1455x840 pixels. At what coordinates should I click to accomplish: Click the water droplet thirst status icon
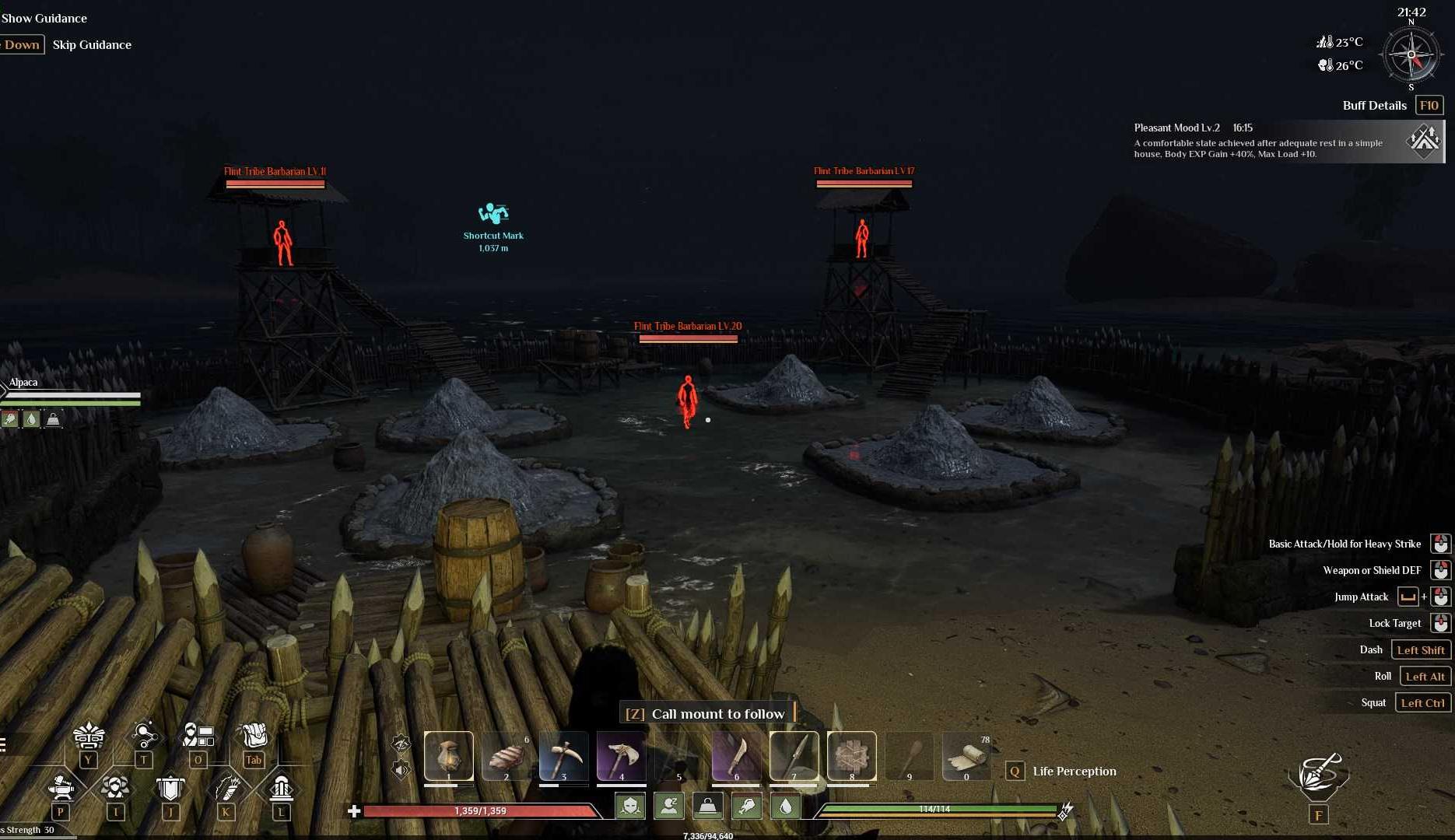[786, 807]
